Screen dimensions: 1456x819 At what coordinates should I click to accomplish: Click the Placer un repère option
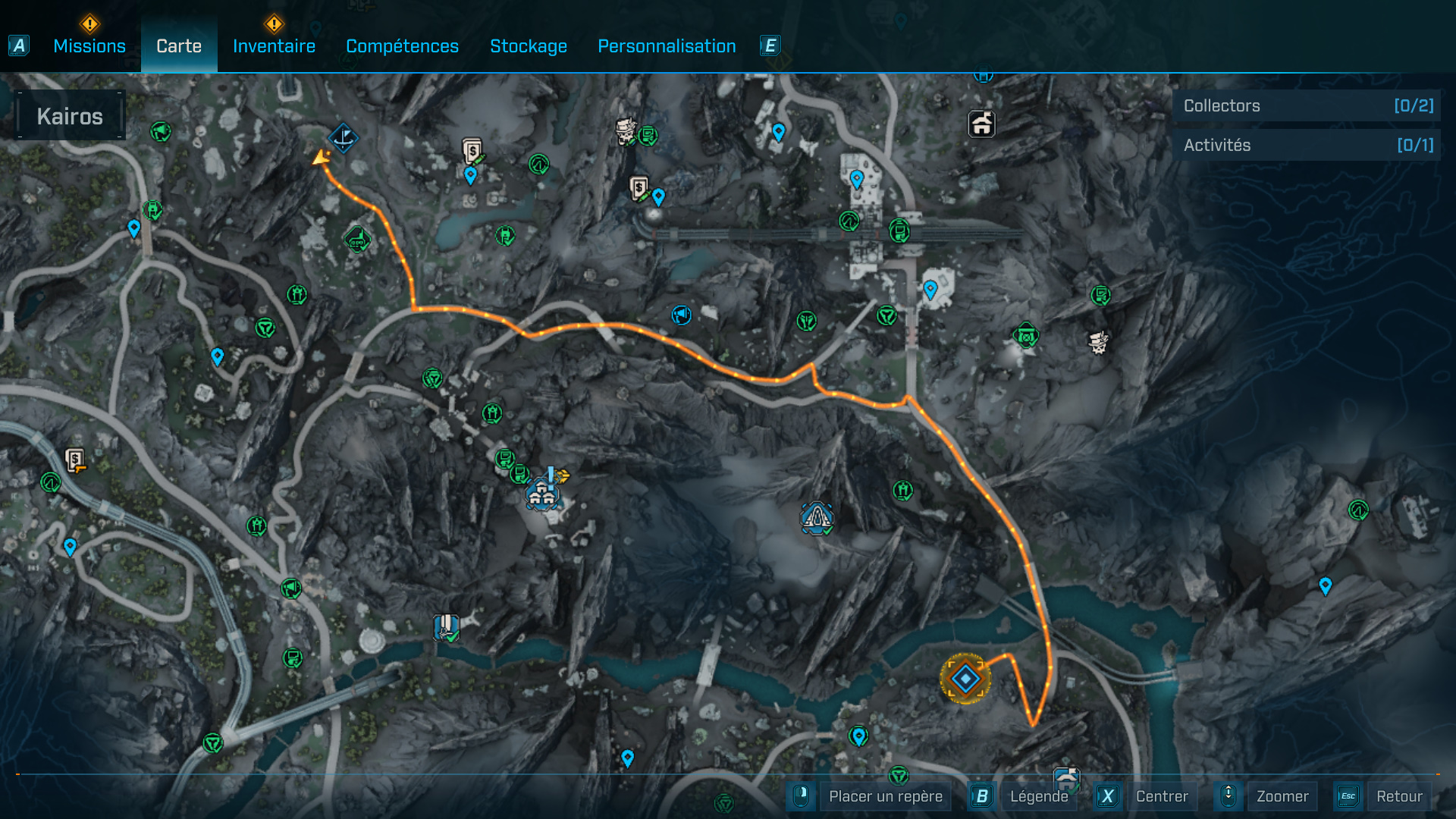[885, 796]
